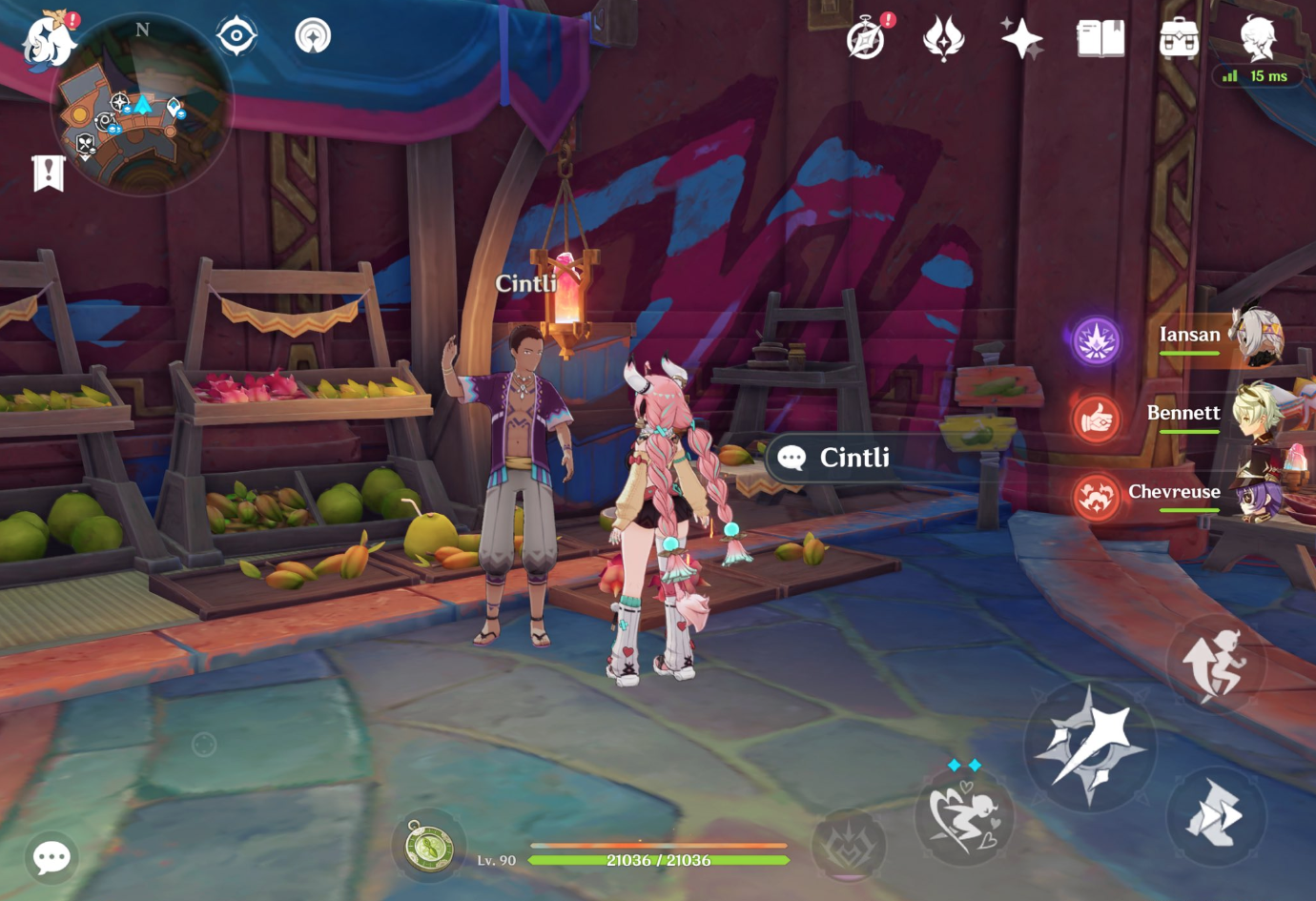Open the circular minimap

pyautogui.click(x=142, y=105)
